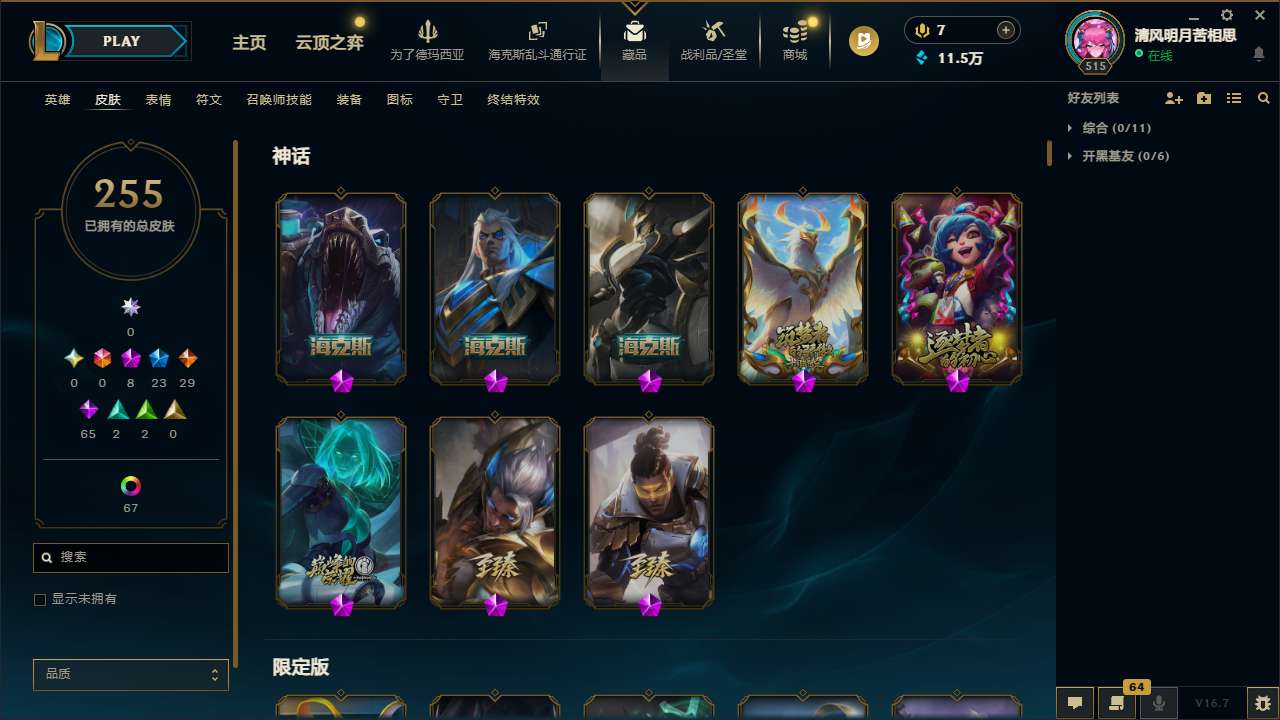This screenshot has width=1280, height=720.
Task: Open chat with the speech bubble icon
Action: click(1074, 703)
